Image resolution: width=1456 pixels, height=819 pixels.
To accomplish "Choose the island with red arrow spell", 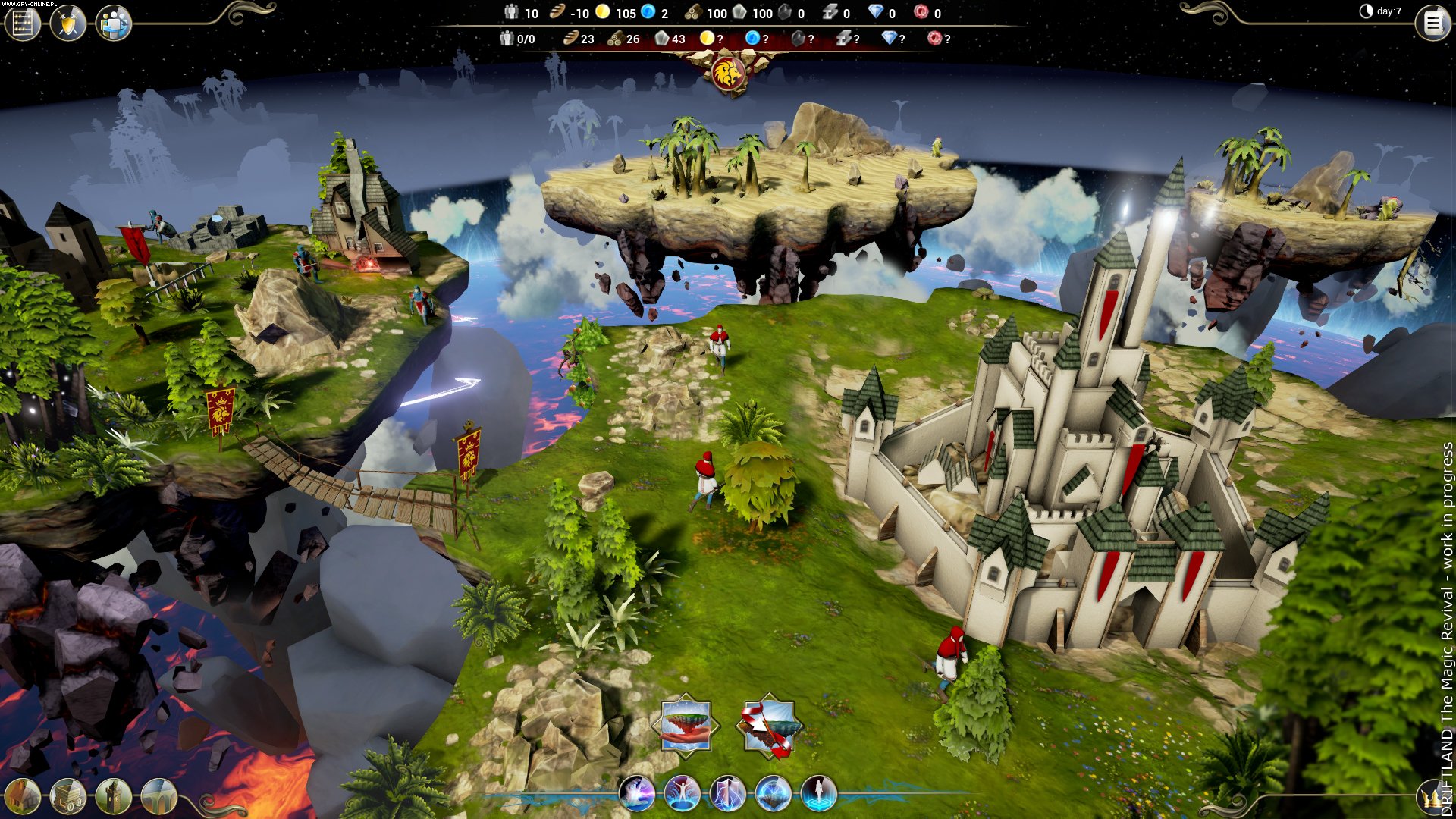I will point(768,726).
